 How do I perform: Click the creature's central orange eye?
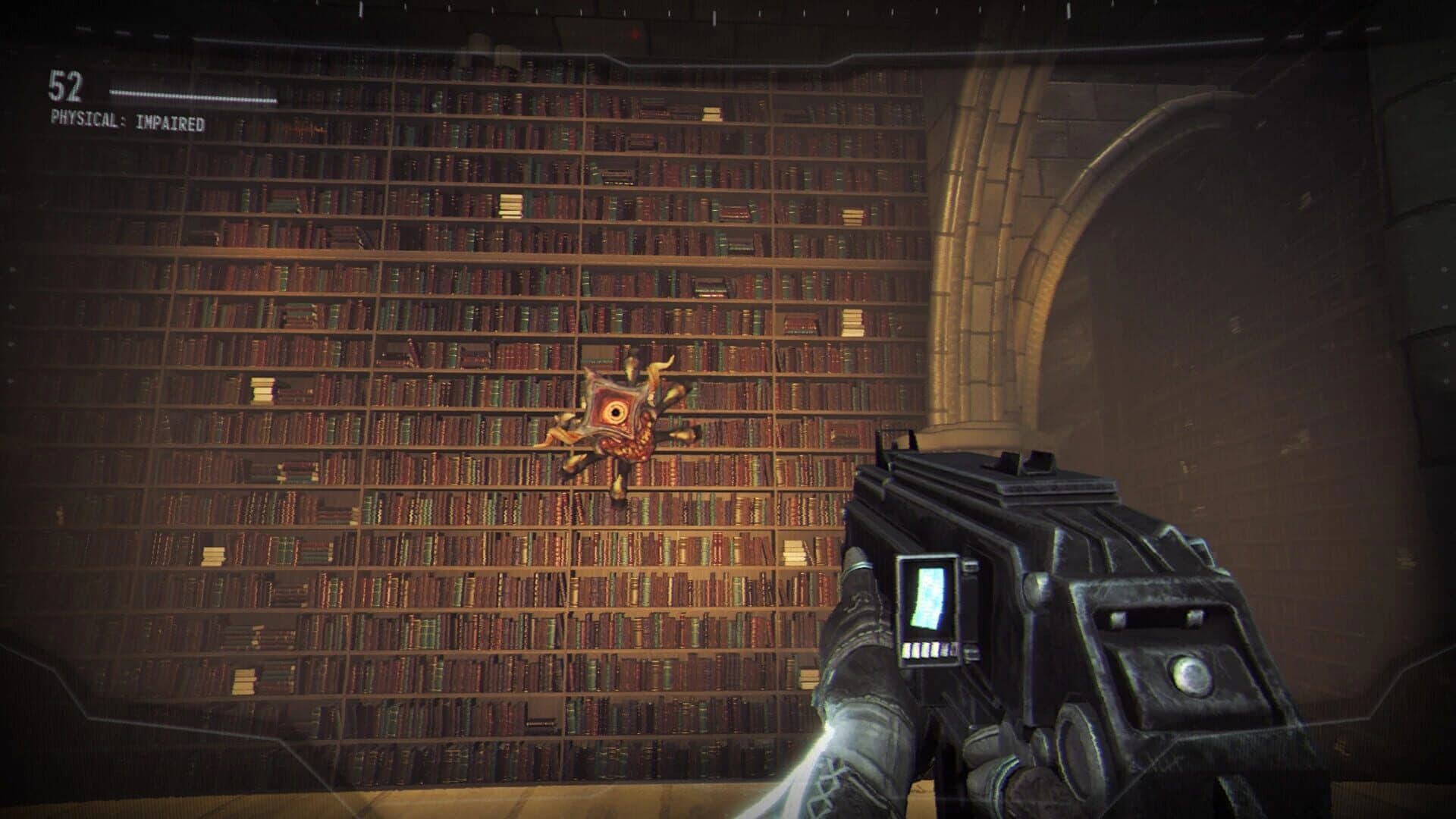pos(616,412)
